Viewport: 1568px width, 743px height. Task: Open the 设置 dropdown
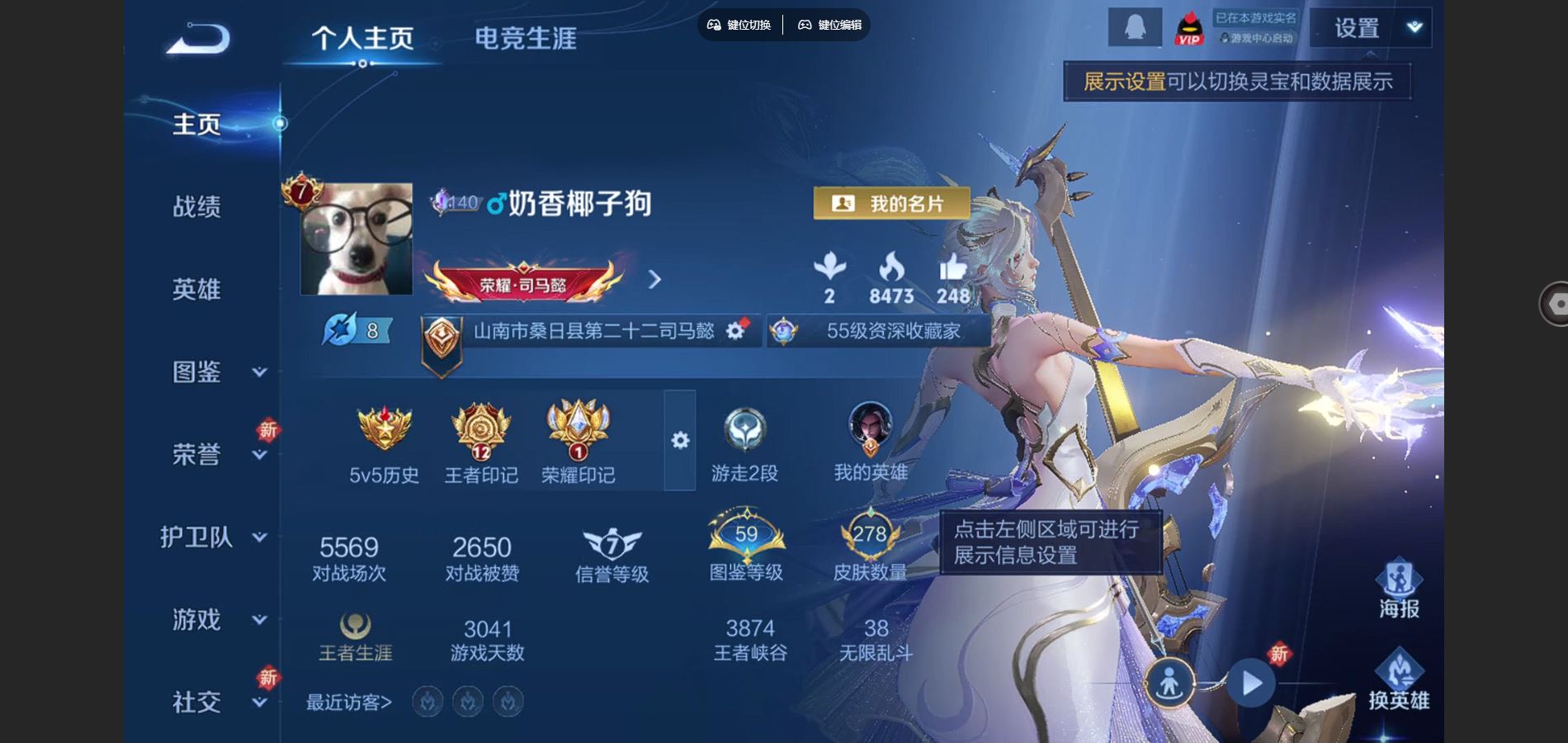pyautogui.click(x=1371, y=28)
